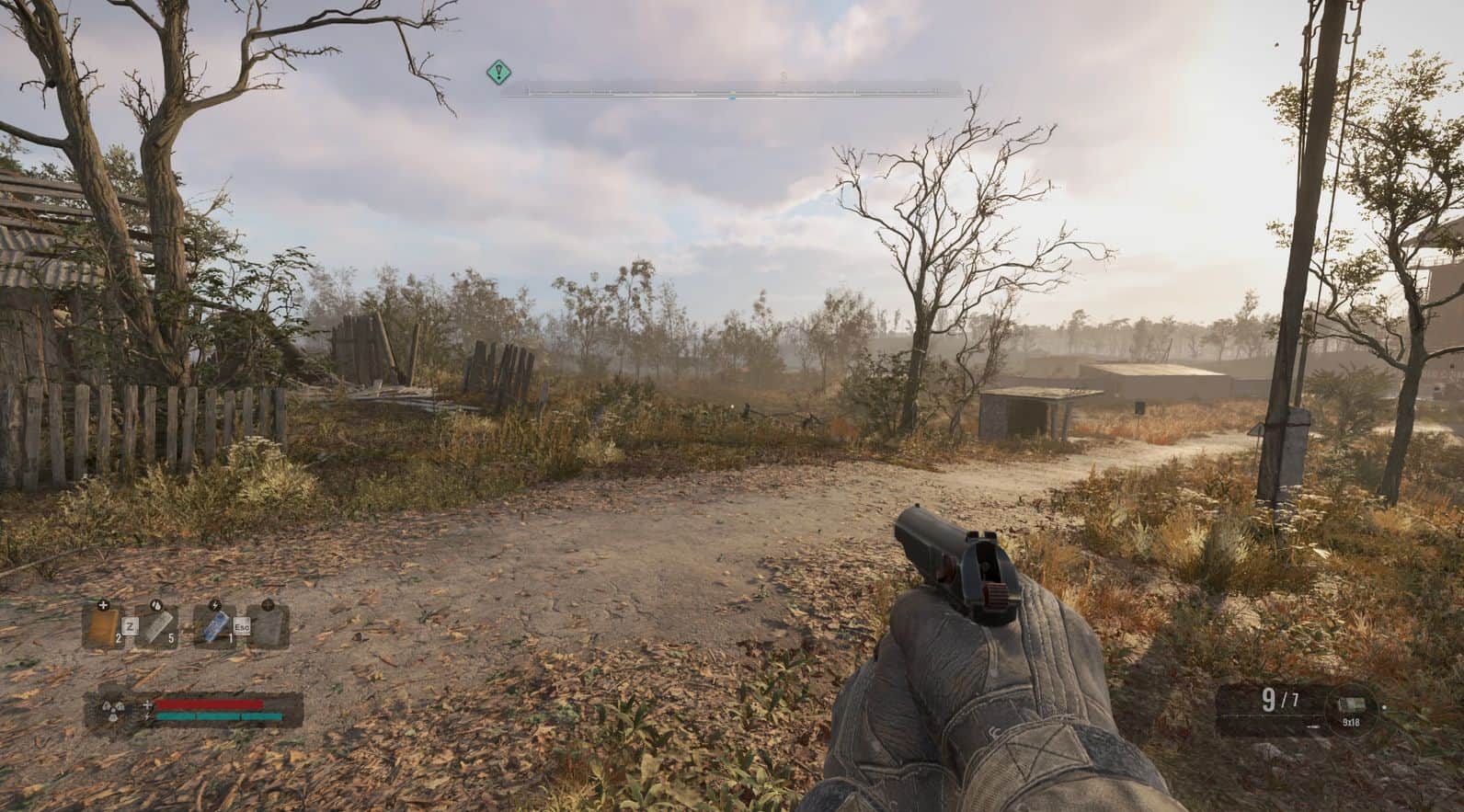Image resolution: width=1464 pixels, height=812 pixels.
Task: Select the 9x18 ammo type icon
Action: point(1350,706)
